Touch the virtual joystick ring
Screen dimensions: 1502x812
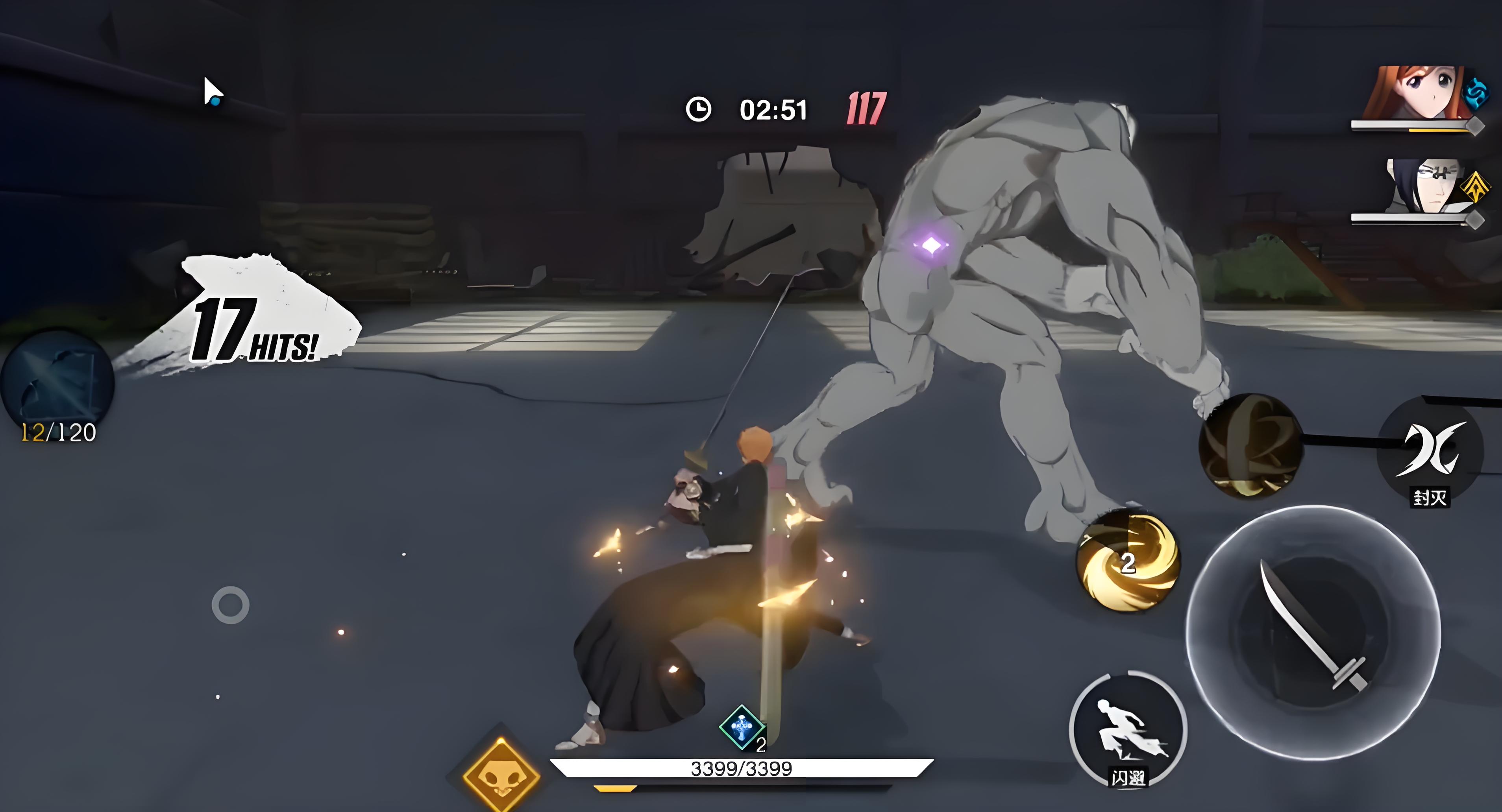230,605
